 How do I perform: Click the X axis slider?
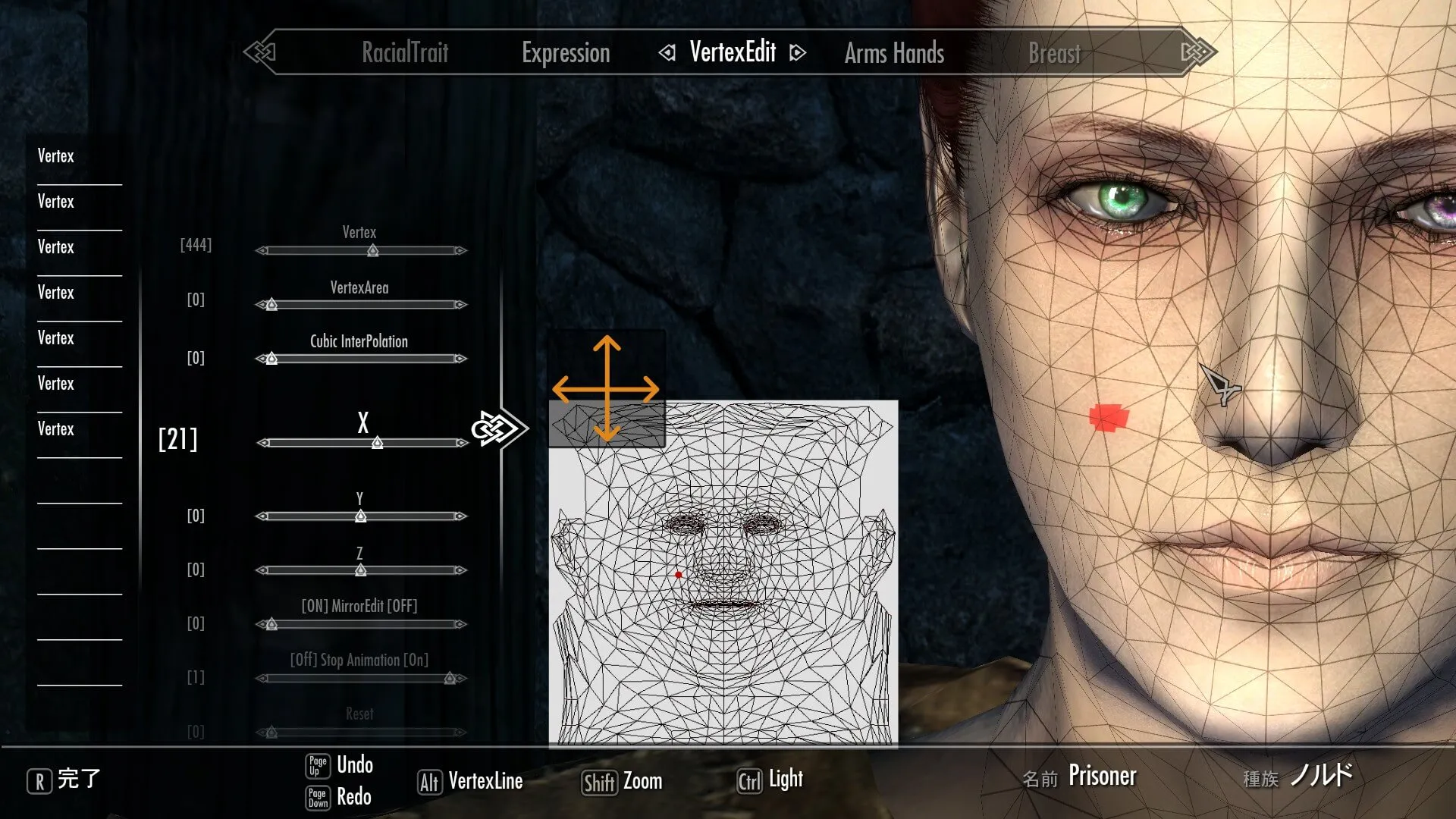(x=362, y=443)
